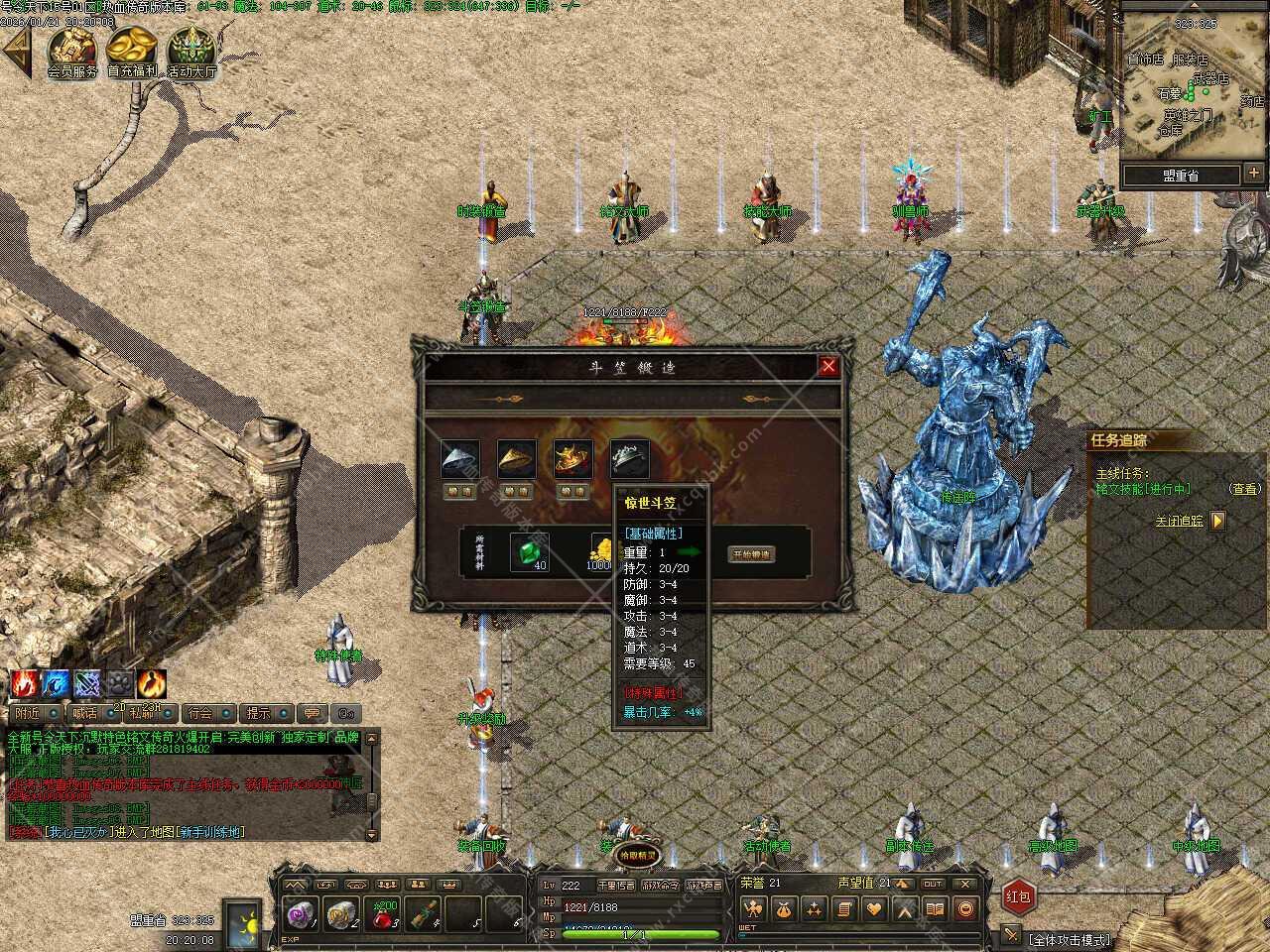Open the 活动大厅 activity hall
Screen dimensions: 1270x952
point(190,50)
